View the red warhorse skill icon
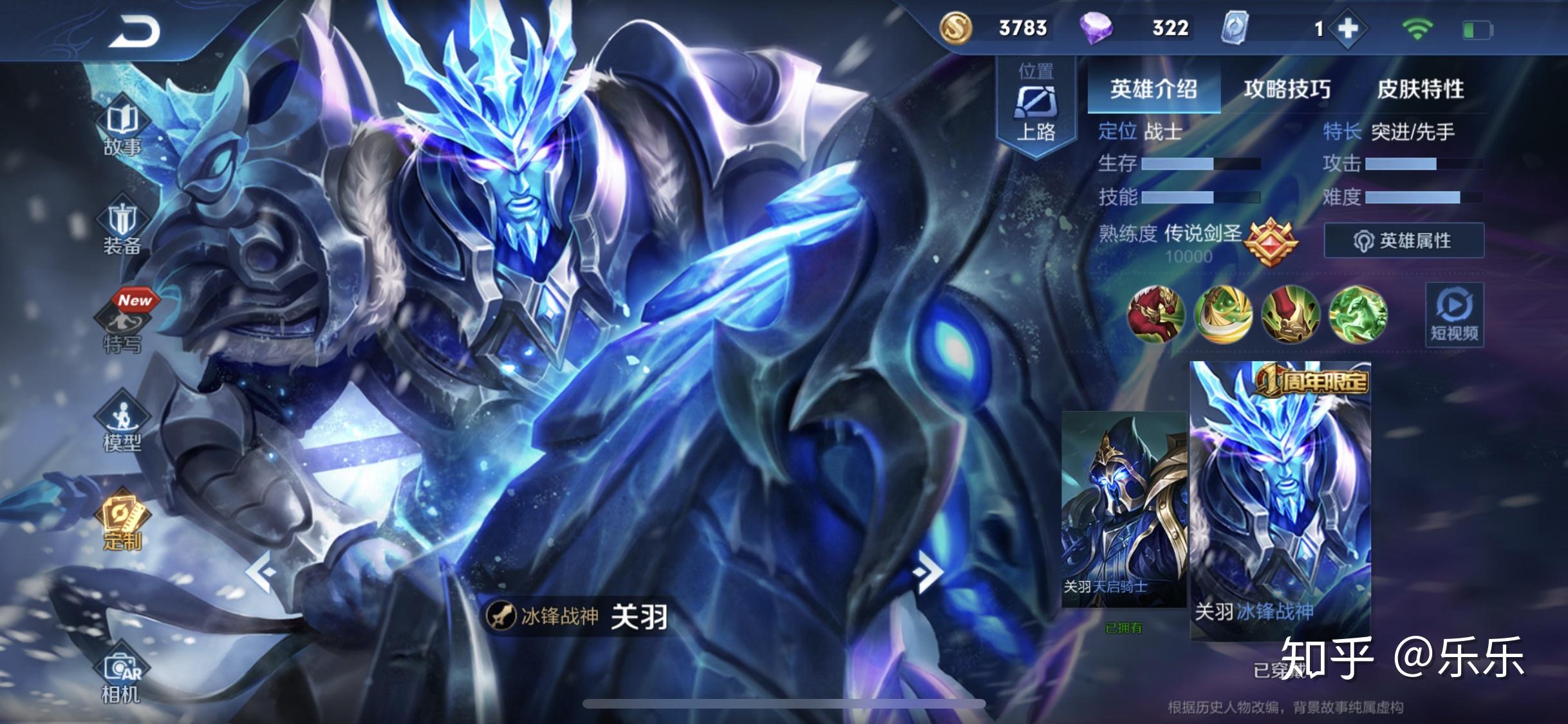Image resolution: width=1568 pixels, height=724 pixels. click(1156, 314)
